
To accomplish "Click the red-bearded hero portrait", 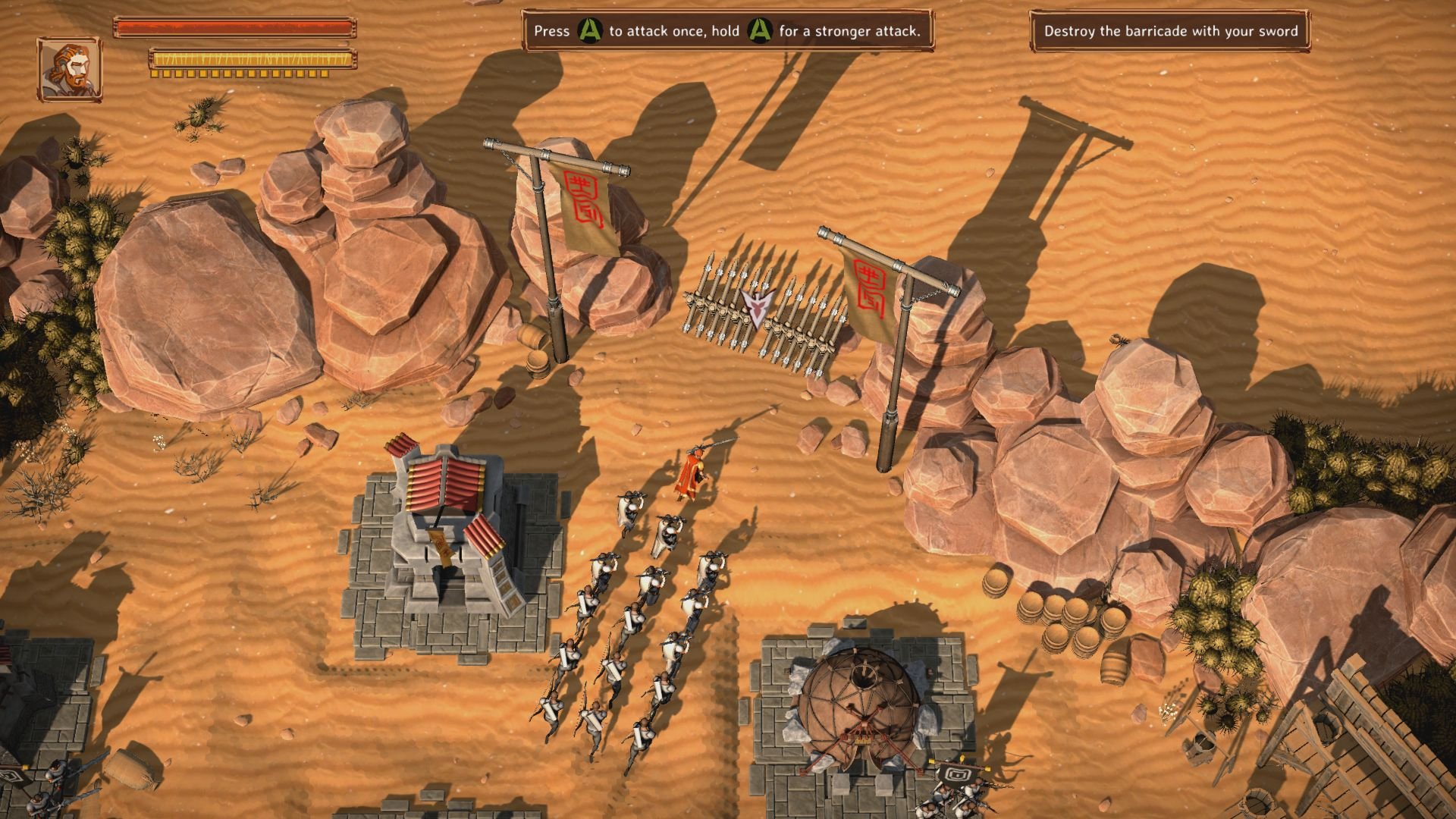I will [69, 69].
